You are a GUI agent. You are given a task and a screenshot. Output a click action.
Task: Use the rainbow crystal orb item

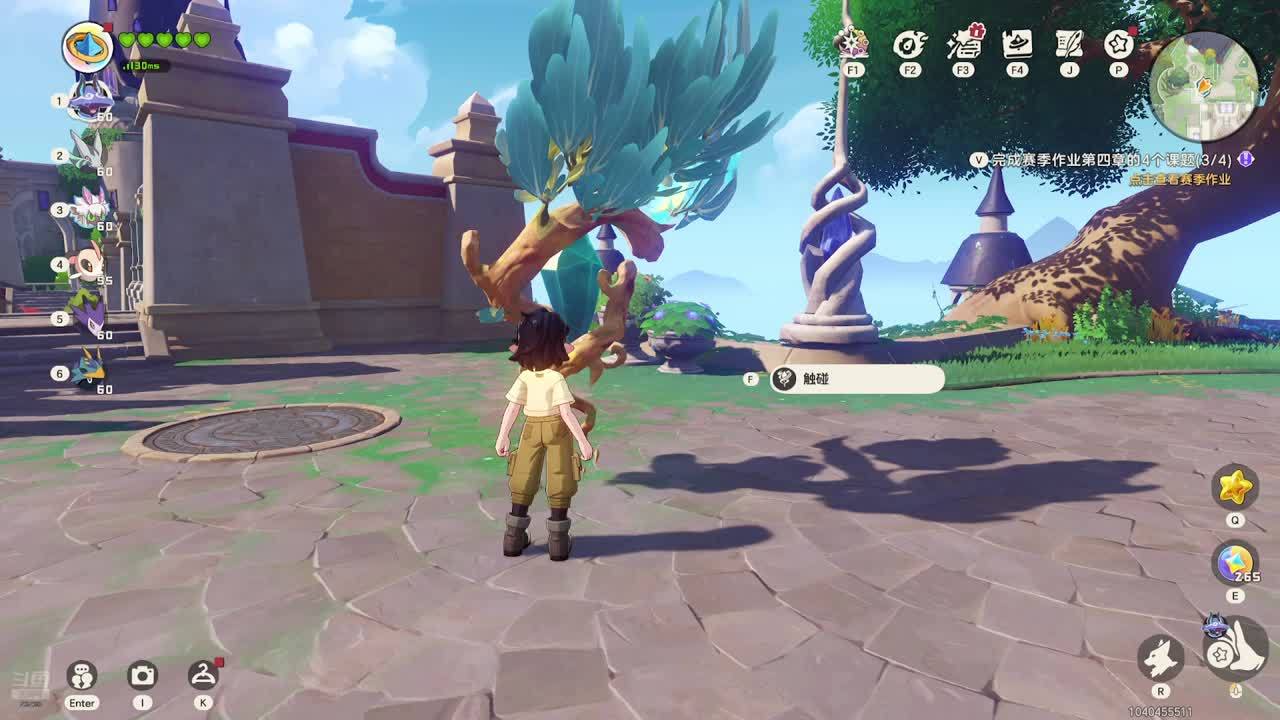tap(1235, 563)
